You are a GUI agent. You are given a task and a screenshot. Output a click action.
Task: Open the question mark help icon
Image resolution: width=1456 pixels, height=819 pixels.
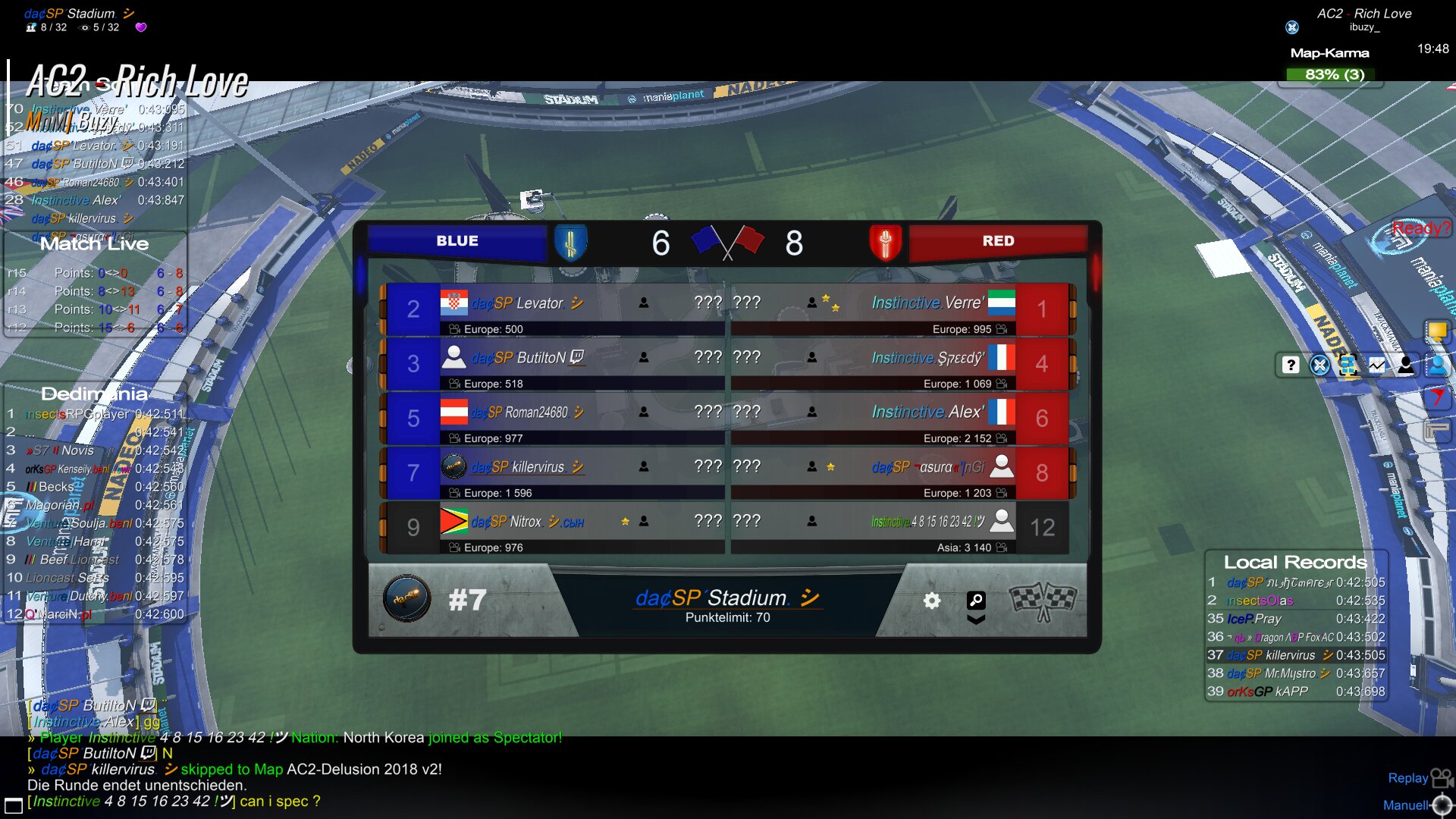click(x=1290, y=365)
